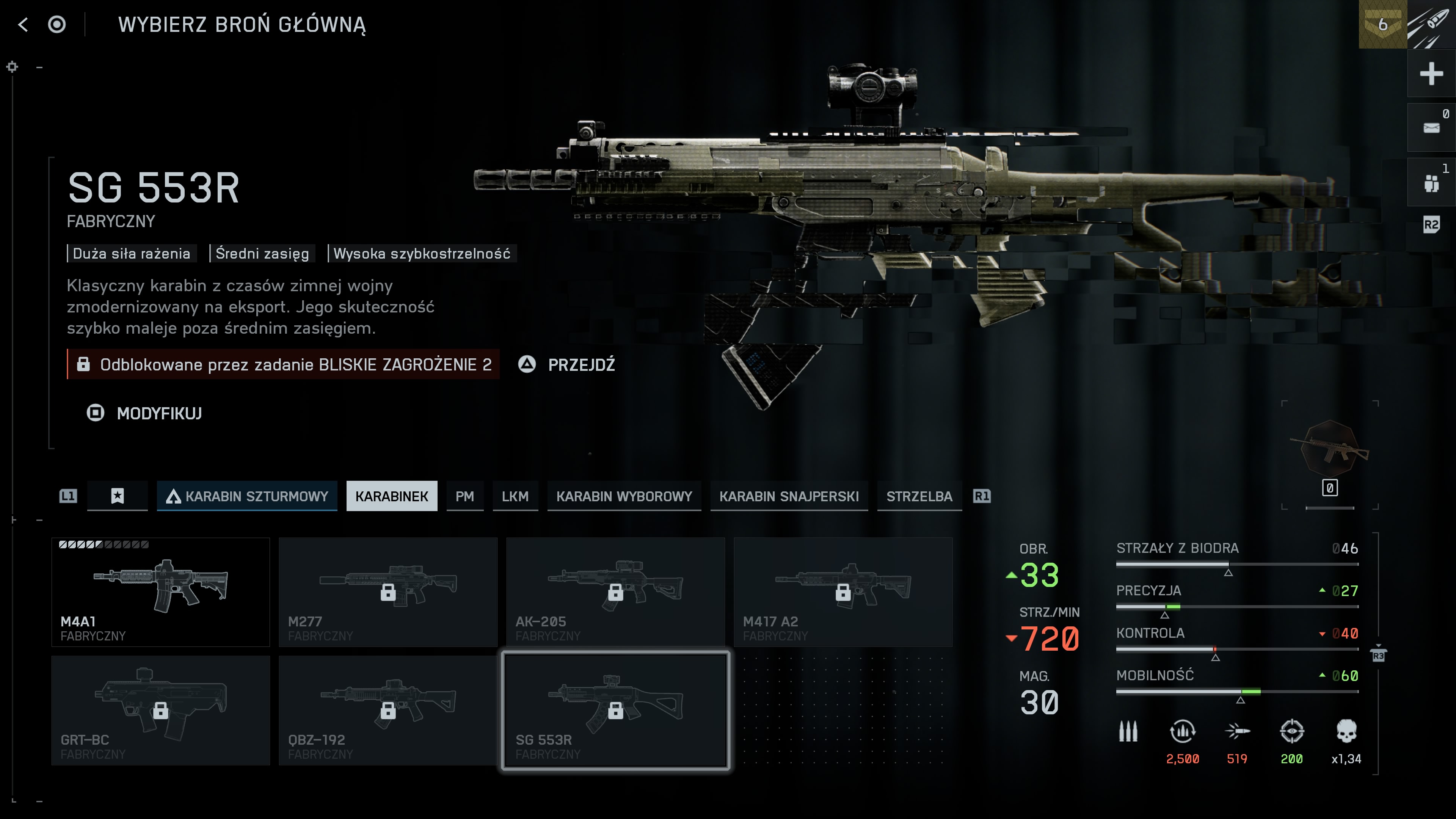Select the M4A1 weapon tile
This screenshot has width=1456, height=819.
click(x=160, y=591)
